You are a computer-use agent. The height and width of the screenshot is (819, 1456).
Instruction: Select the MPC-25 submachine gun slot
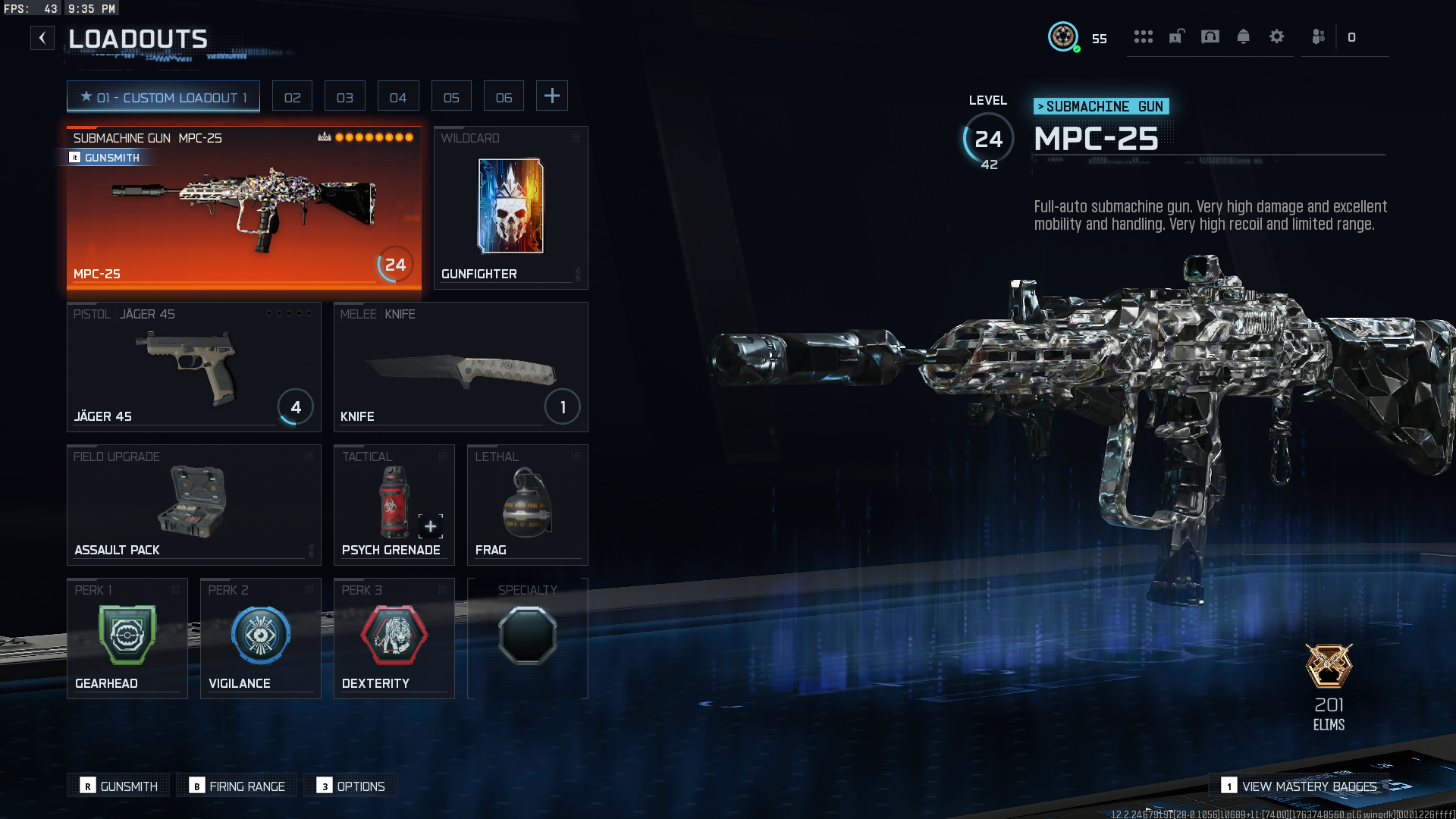[243, 208]
